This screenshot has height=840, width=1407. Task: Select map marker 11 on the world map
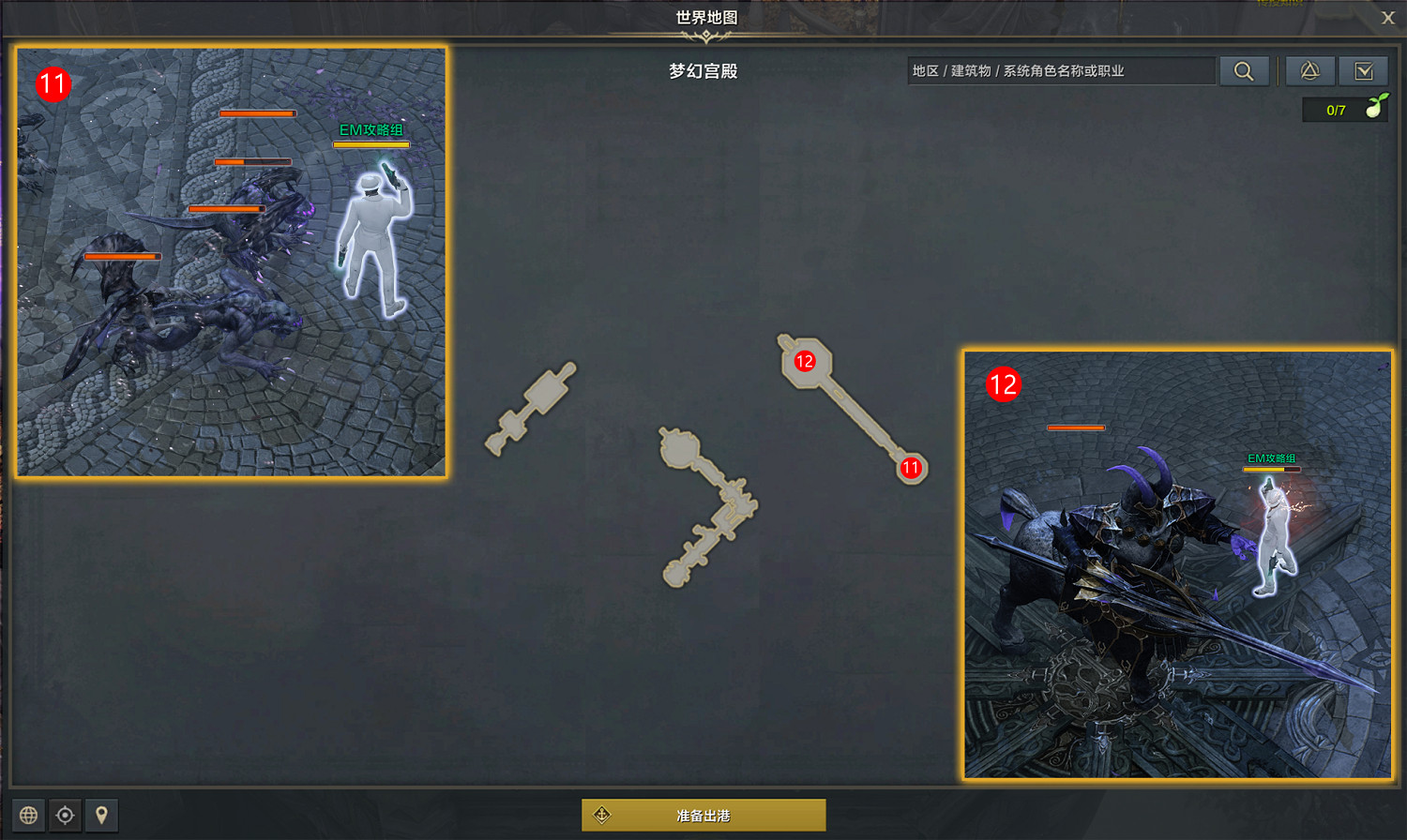point(910,467)
